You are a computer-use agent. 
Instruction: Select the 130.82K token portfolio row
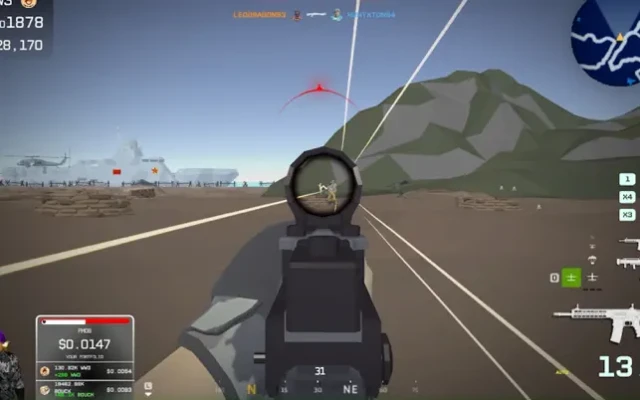(x=84, y=370)
